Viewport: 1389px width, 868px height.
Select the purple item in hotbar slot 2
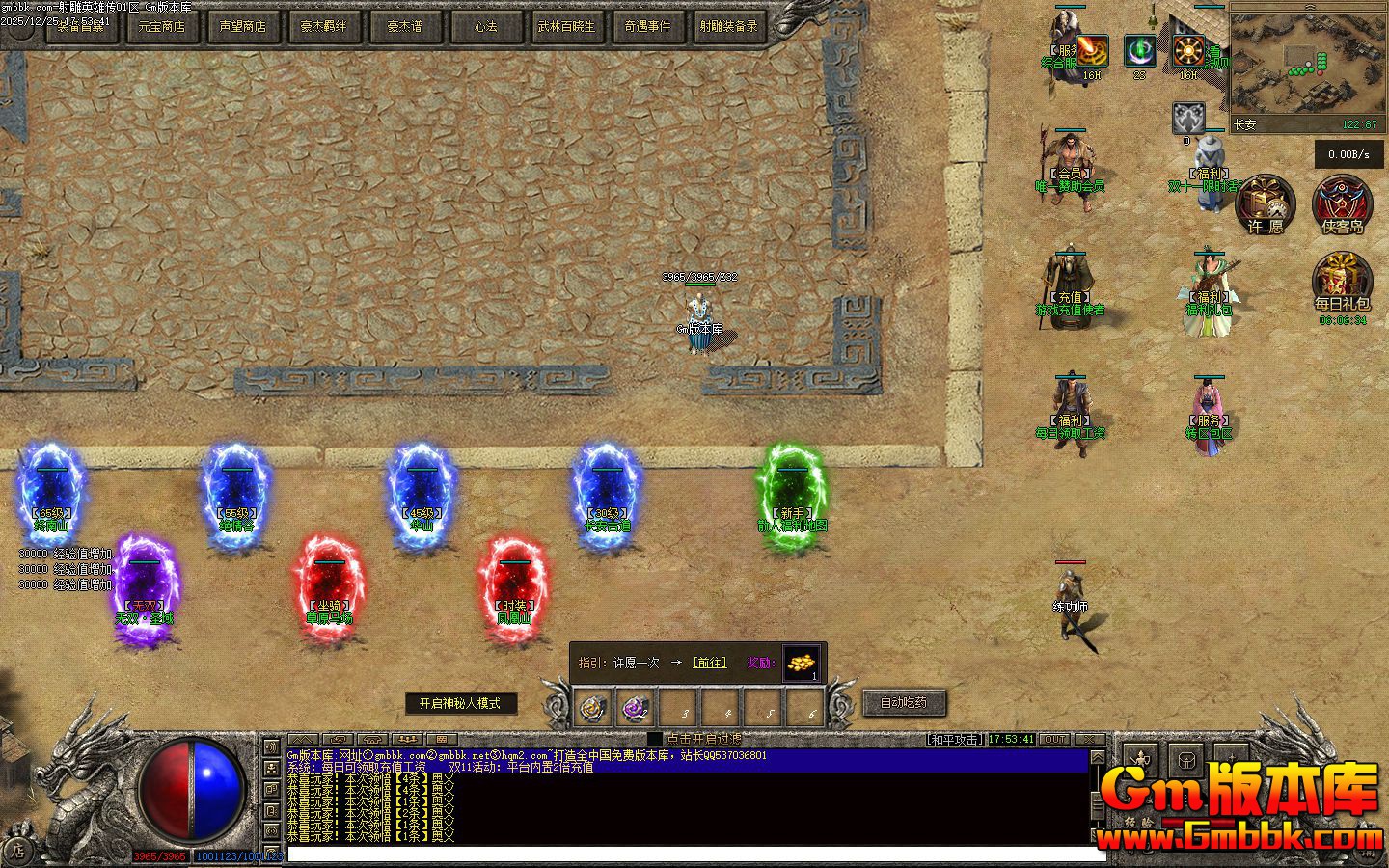pyautogui.click(x=634, y=709)
